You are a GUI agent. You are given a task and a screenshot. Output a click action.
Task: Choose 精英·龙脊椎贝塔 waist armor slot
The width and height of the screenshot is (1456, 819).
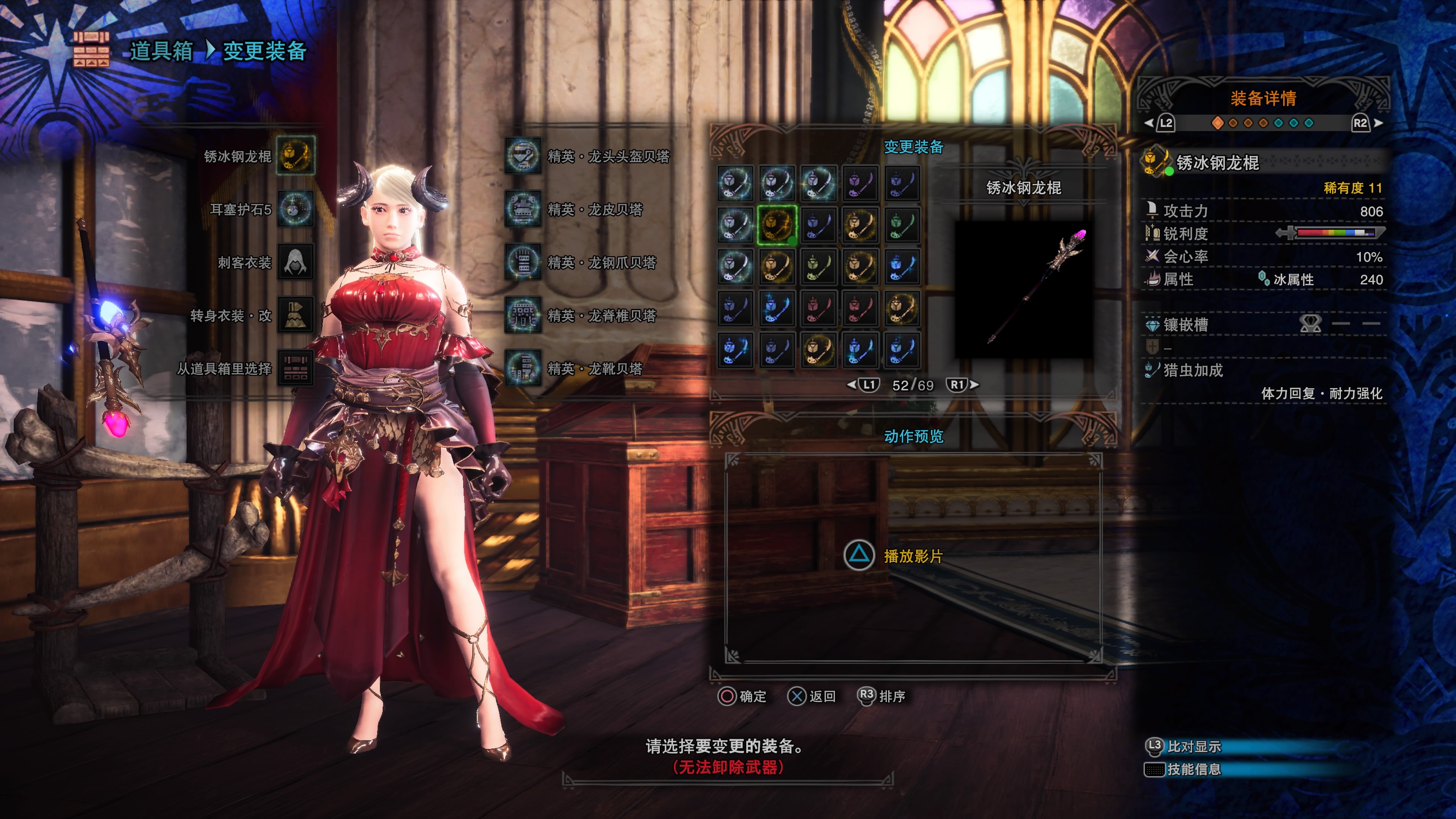(x=523, y=315)
